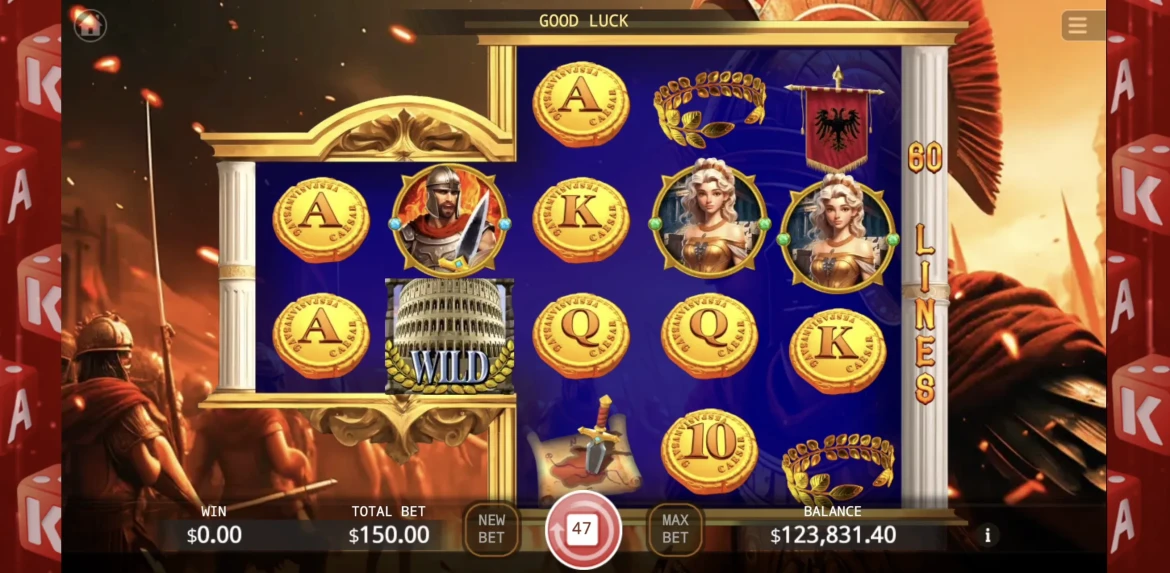The height and width of the screenshot is (573, 1170).
Task: Select the Max Bet button
Action: coord(675,529)
